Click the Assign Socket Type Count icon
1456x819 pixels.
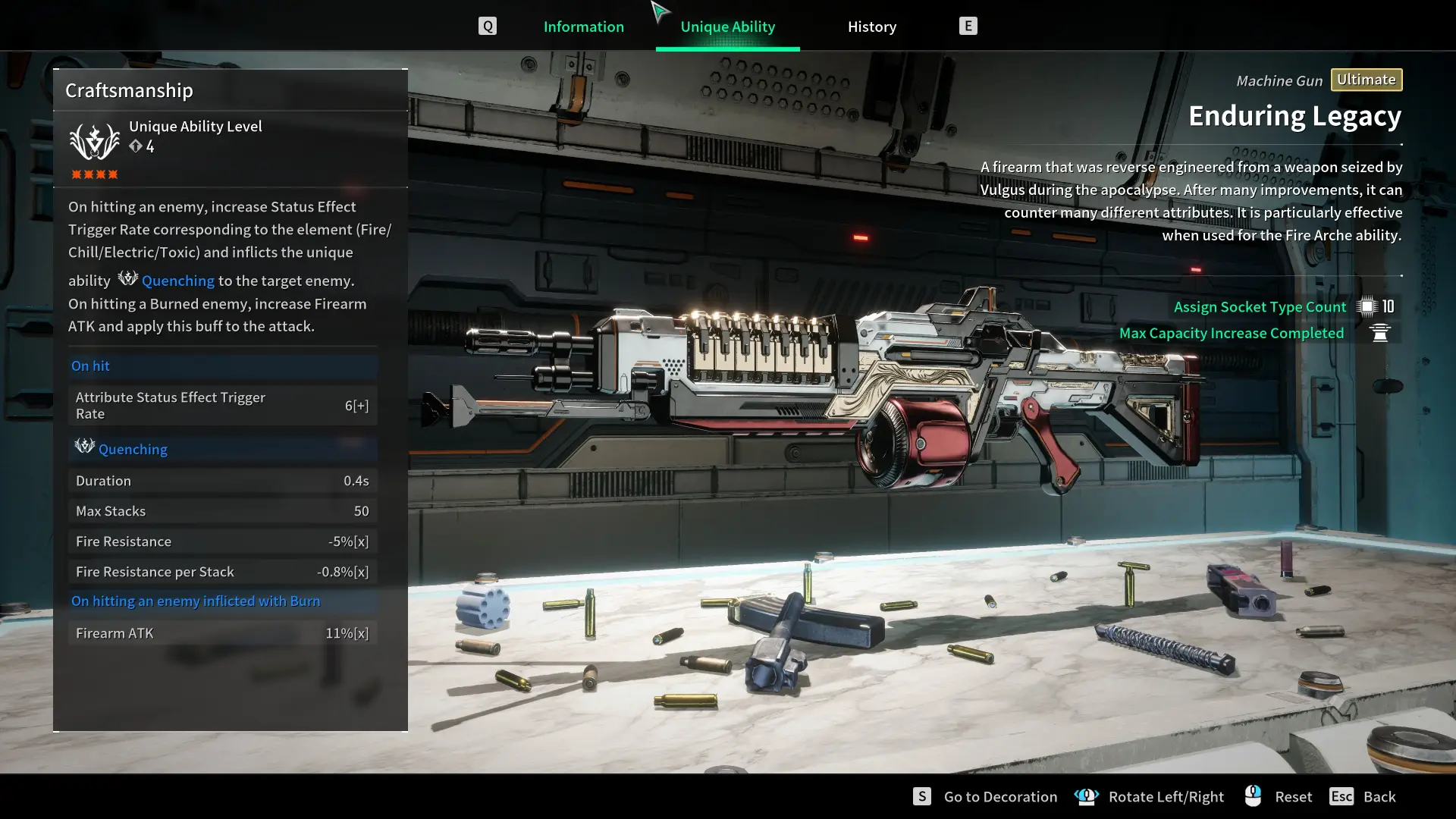pos(1367,306)
